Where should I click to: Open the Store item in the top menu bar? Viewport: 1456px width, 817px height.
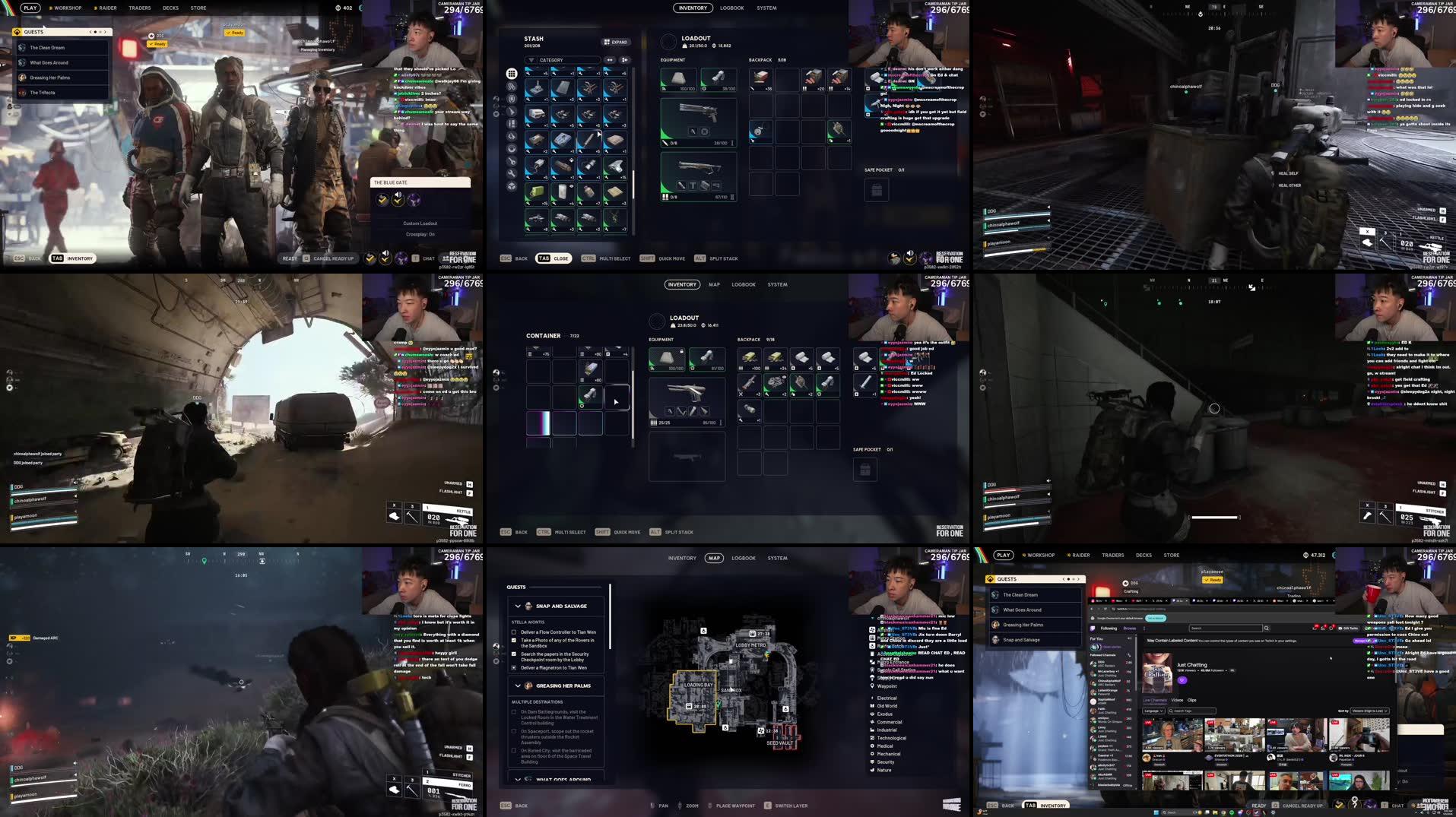click(198, 8)
